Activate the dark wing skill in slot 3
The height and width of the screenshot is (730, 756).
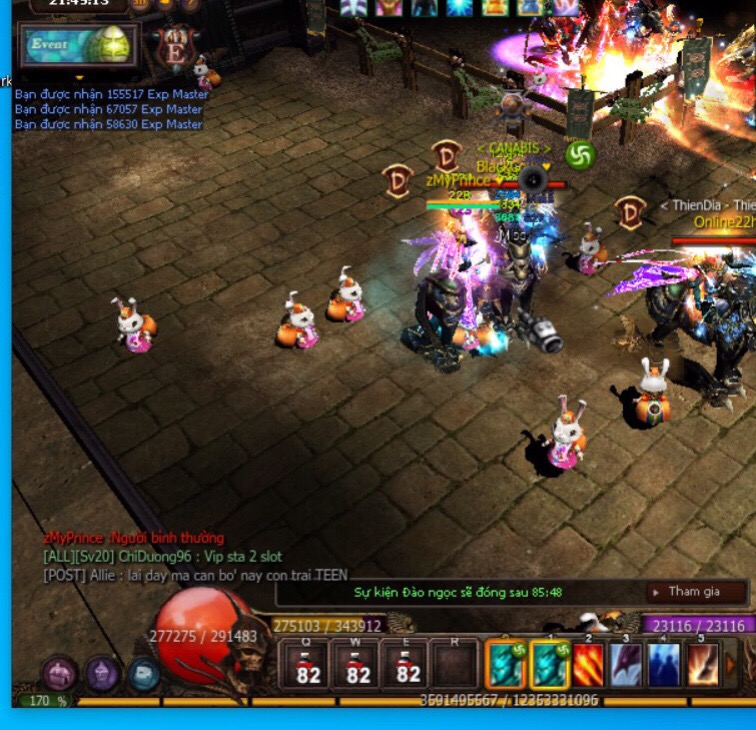pyautogui.click(x=627, y=665)
